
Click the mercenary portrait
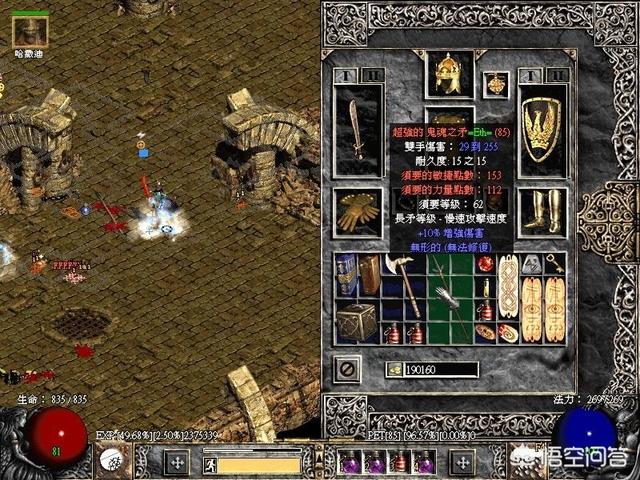[x=29, y=32]
